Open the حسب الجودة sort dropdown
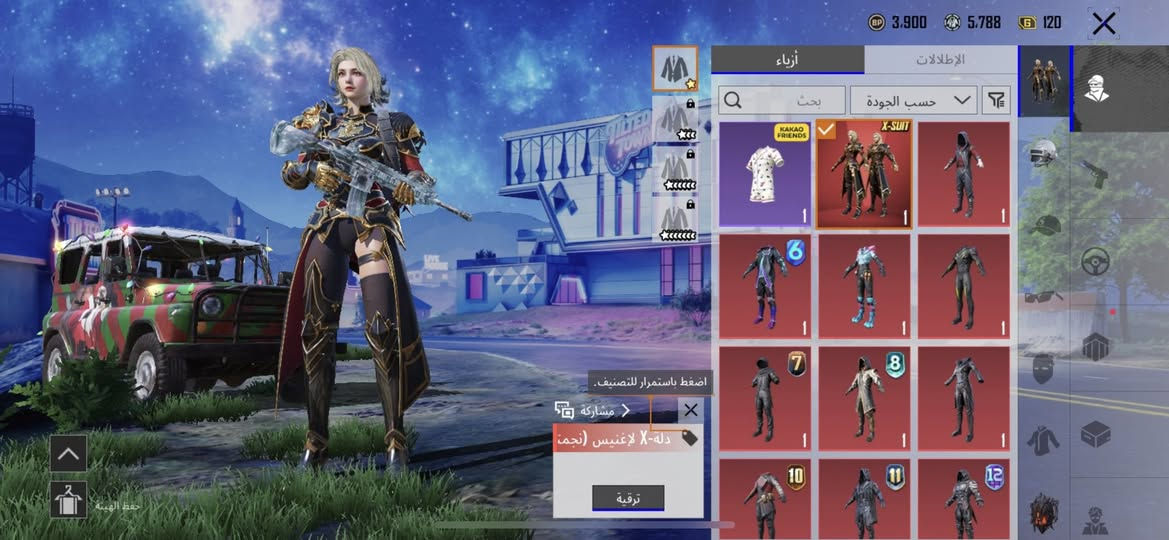Screen dimensions: 1169x540 pos(914,100)
